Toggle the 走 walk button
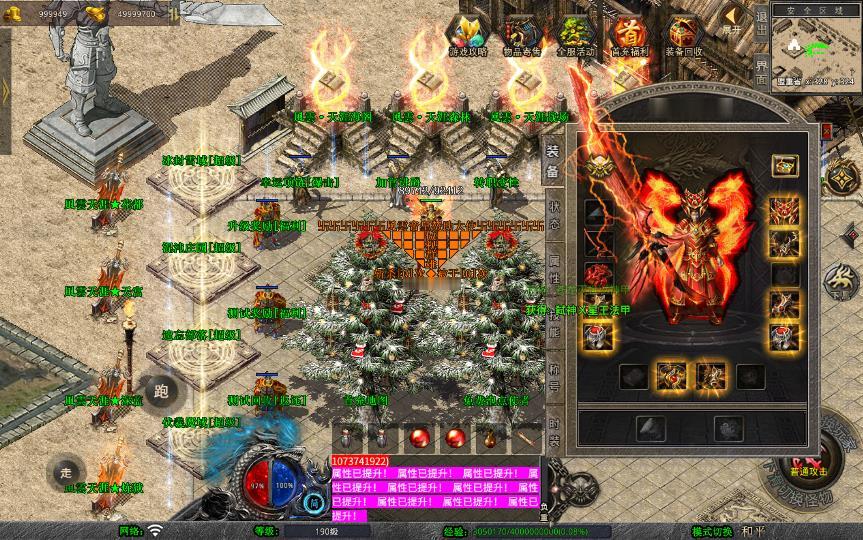863x540 pixels. pos(66,471)
